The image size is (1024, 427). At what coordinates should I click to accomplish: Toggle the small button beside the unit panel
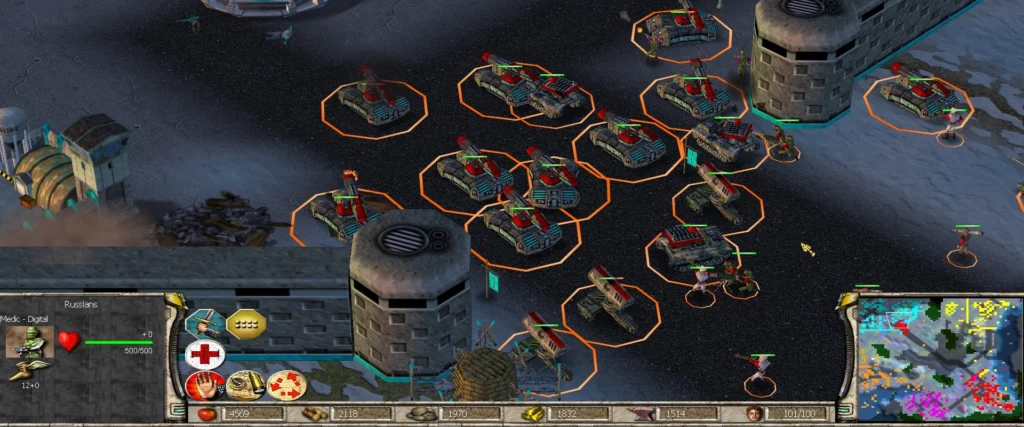176,300
